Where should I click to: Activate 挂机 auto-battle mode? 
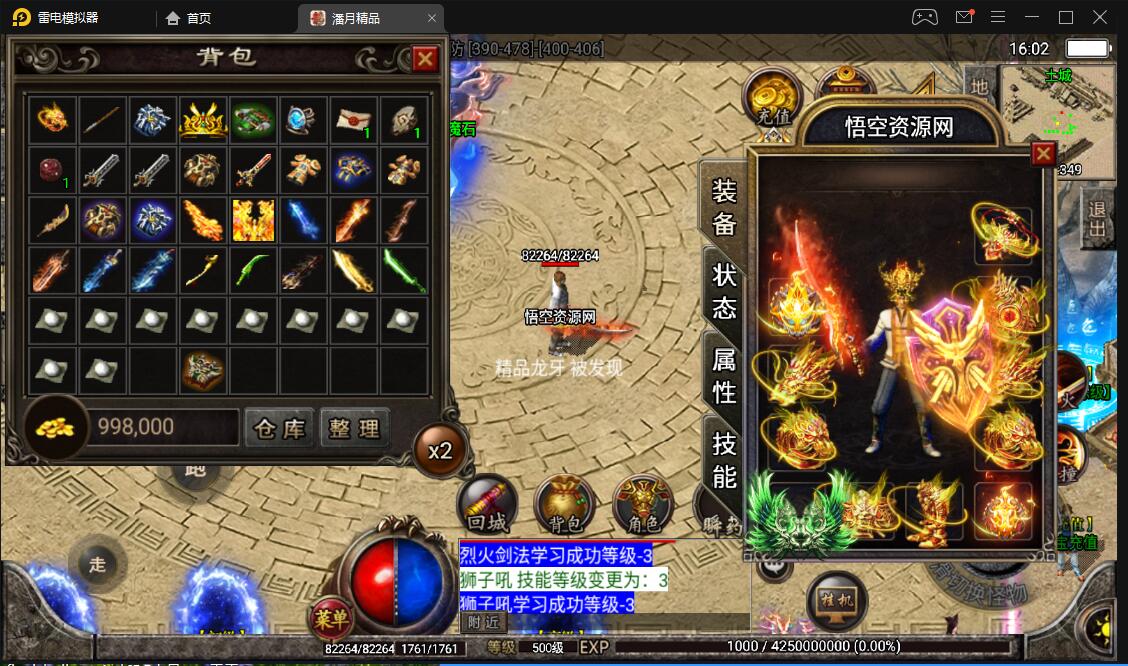[836, 601]
